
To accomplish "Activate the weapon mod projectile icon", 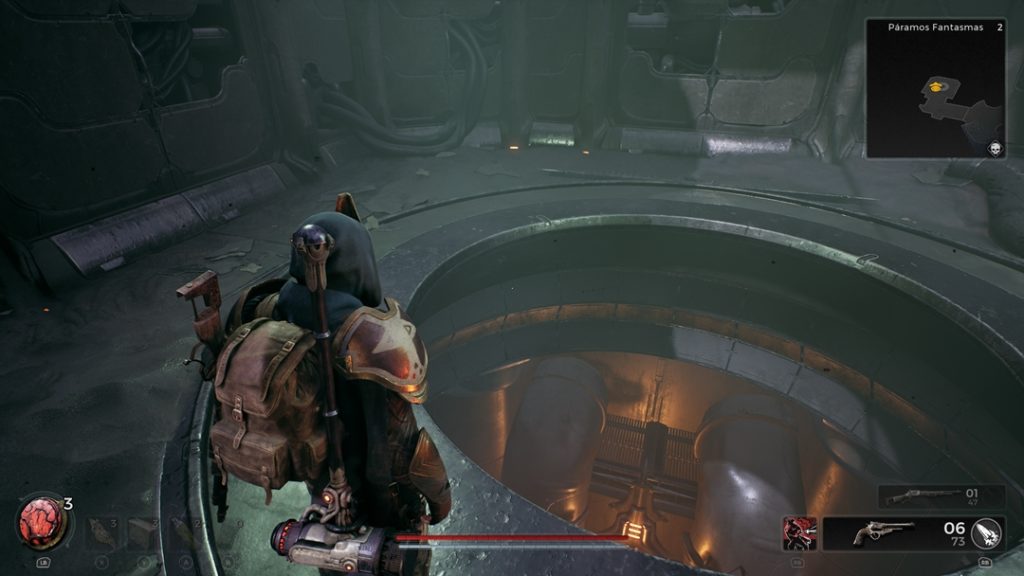I will (987, 534).
